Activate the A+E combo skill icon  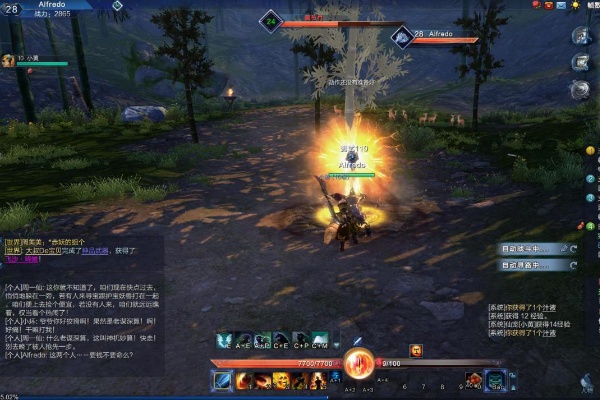coord(243,340)
